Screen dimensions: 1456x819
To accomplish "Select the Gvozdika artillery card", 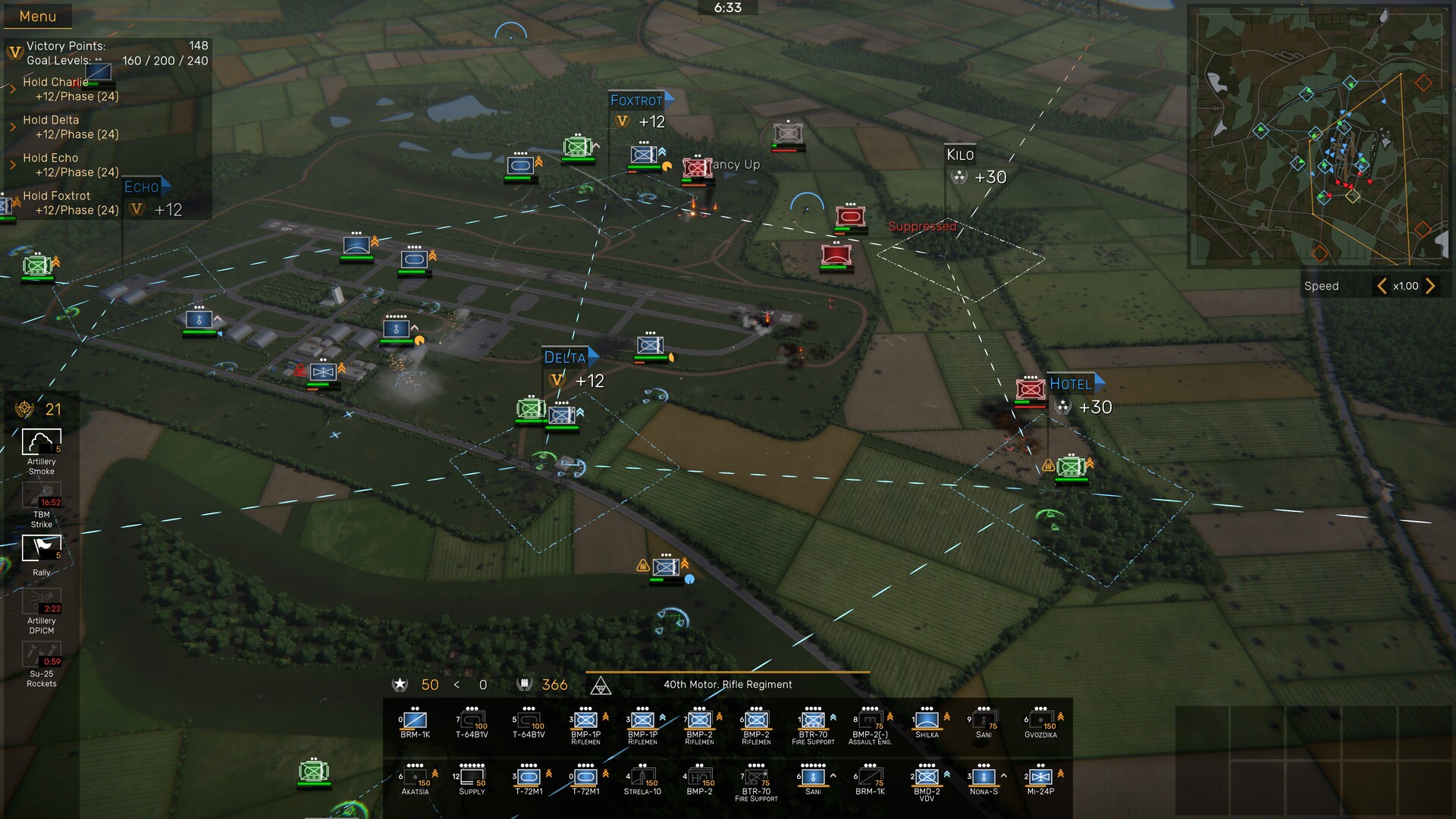I will pyautogui.click(x=1041, y=720).
